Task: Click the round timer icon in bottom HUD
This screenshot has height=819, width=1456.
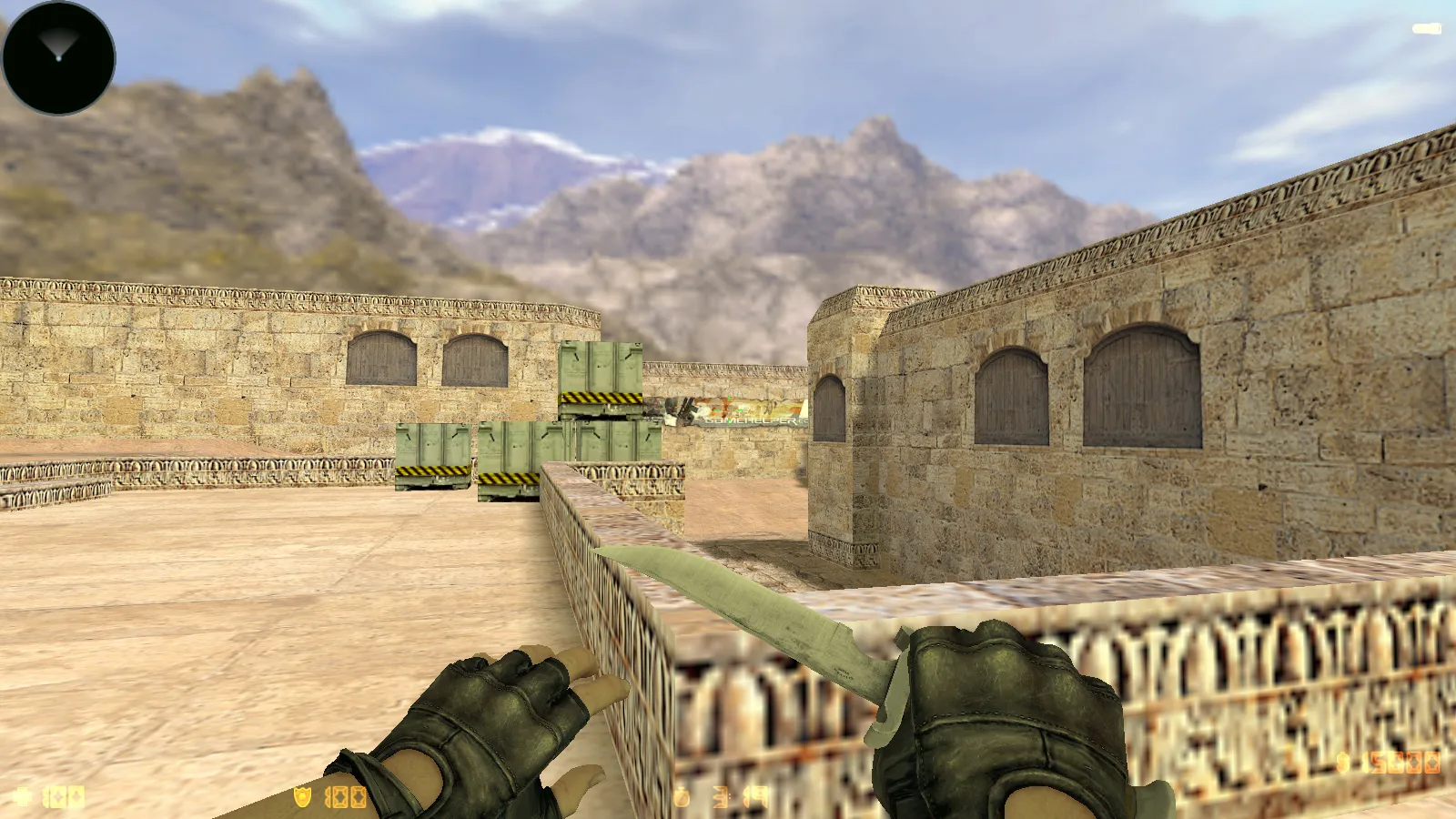Action: click(x=682, y=794)
